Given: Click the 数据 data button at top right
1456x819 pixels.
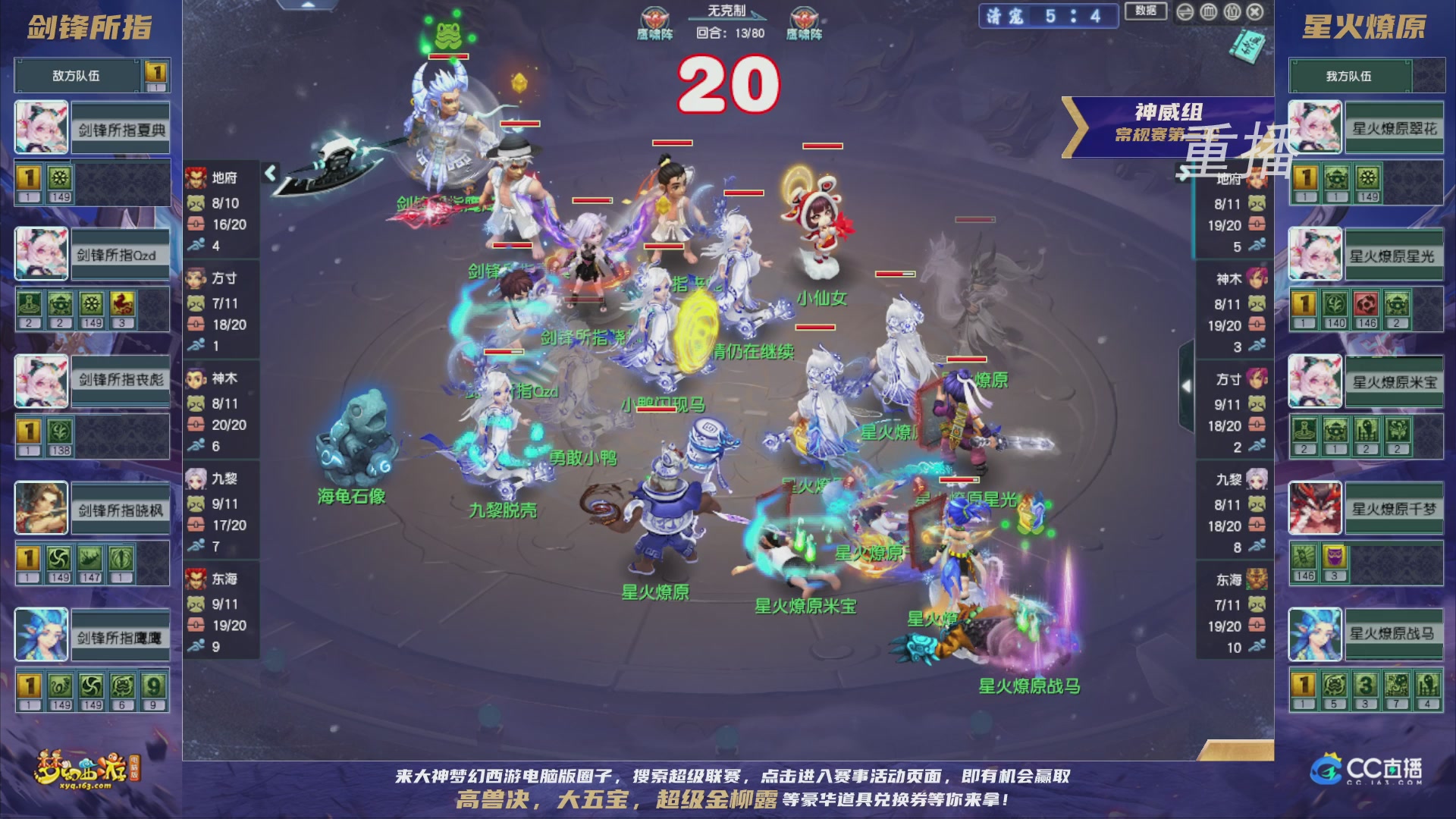Looking at the screenshot, I should point(1146,12).
